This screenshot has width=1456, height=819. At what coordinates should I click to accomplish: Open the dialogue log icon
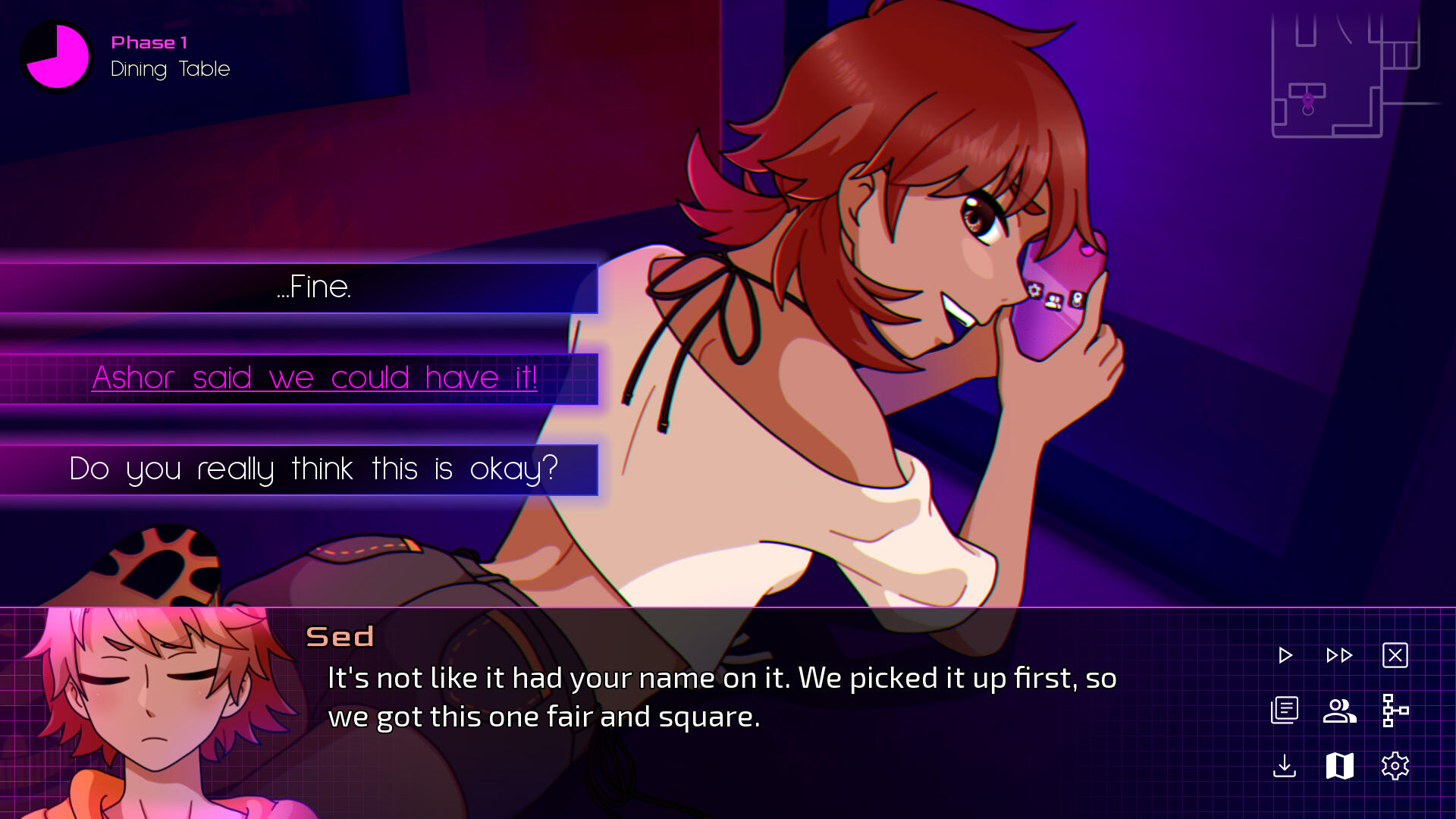click(1285, 711)
